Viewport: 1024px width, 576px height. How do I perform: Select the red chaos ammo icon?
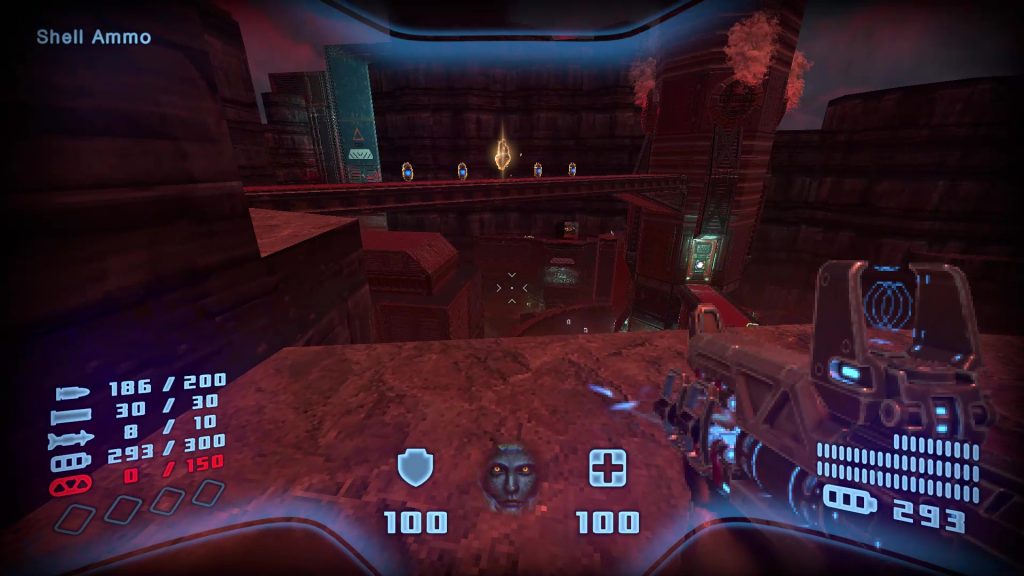pos(72,485)
